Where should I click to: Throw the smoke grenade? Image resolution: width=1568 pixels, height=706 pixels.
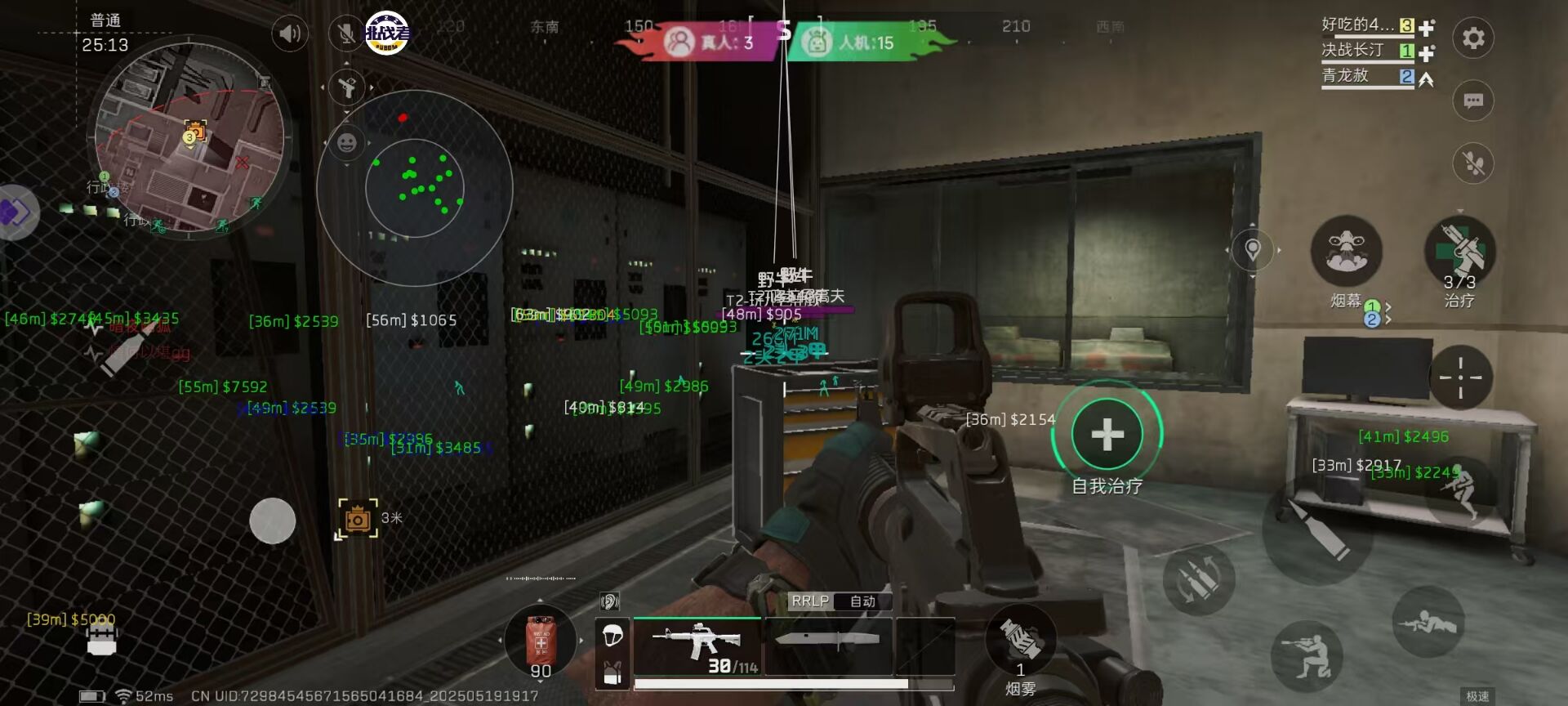[1020, 639]
